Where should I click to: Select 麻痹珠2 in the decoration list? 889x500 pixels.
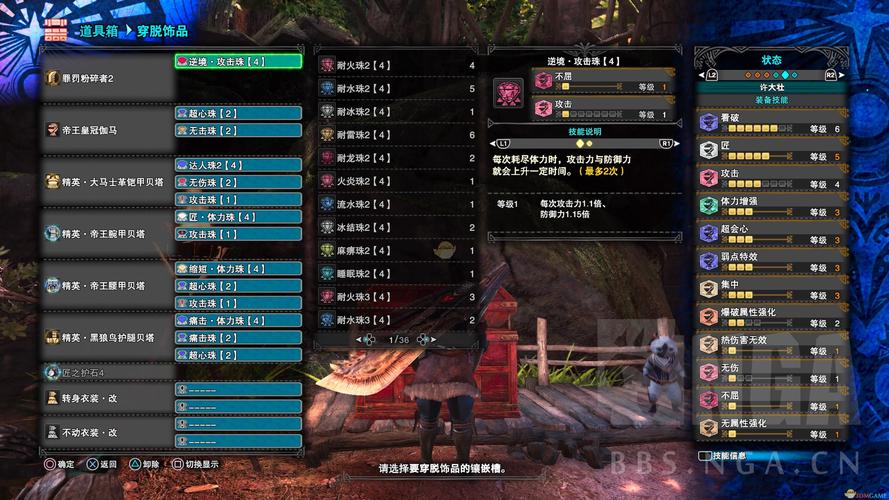397,250
